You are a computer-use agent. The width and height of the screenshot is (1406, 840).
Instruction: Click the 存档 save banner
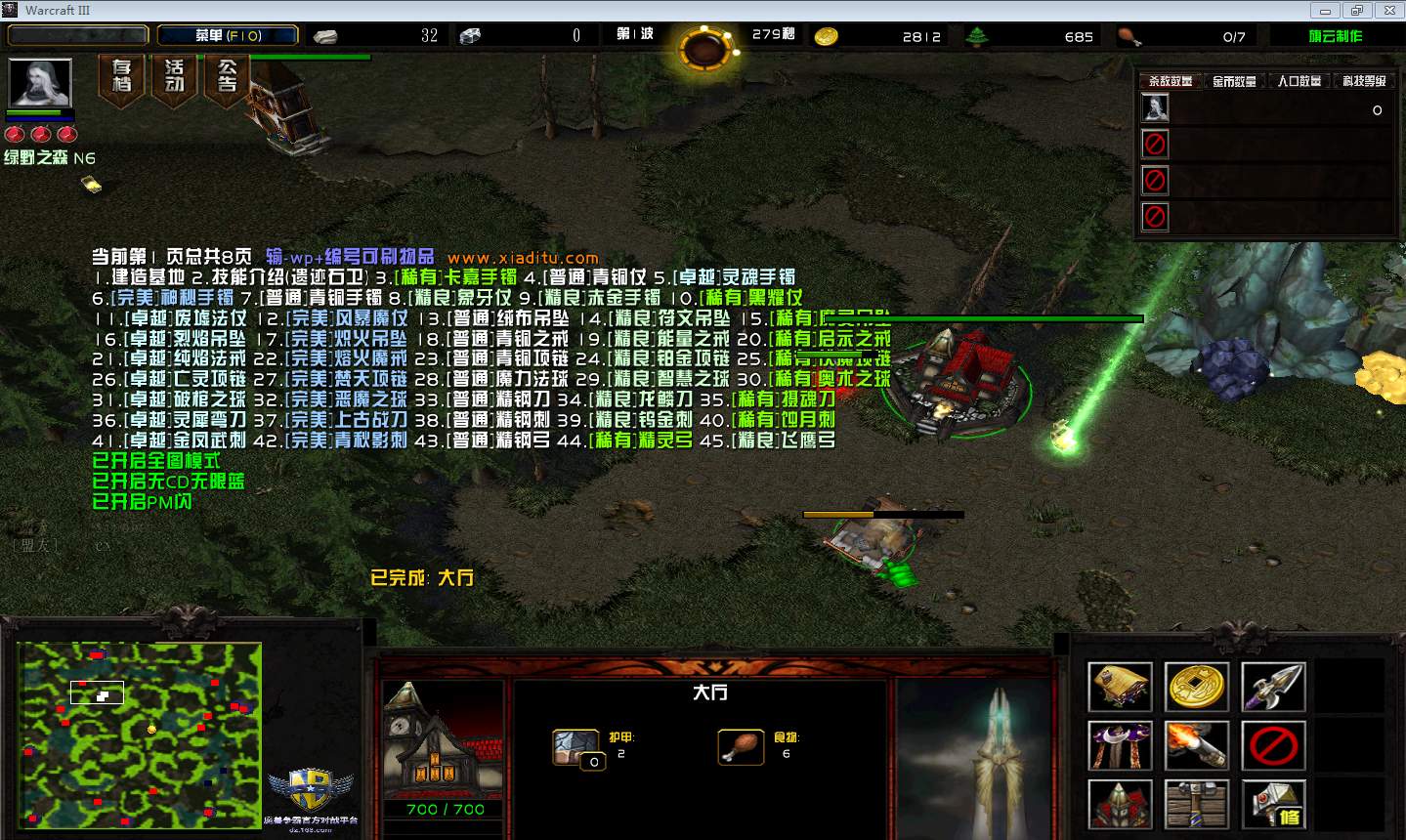click(x=121, y=76)
